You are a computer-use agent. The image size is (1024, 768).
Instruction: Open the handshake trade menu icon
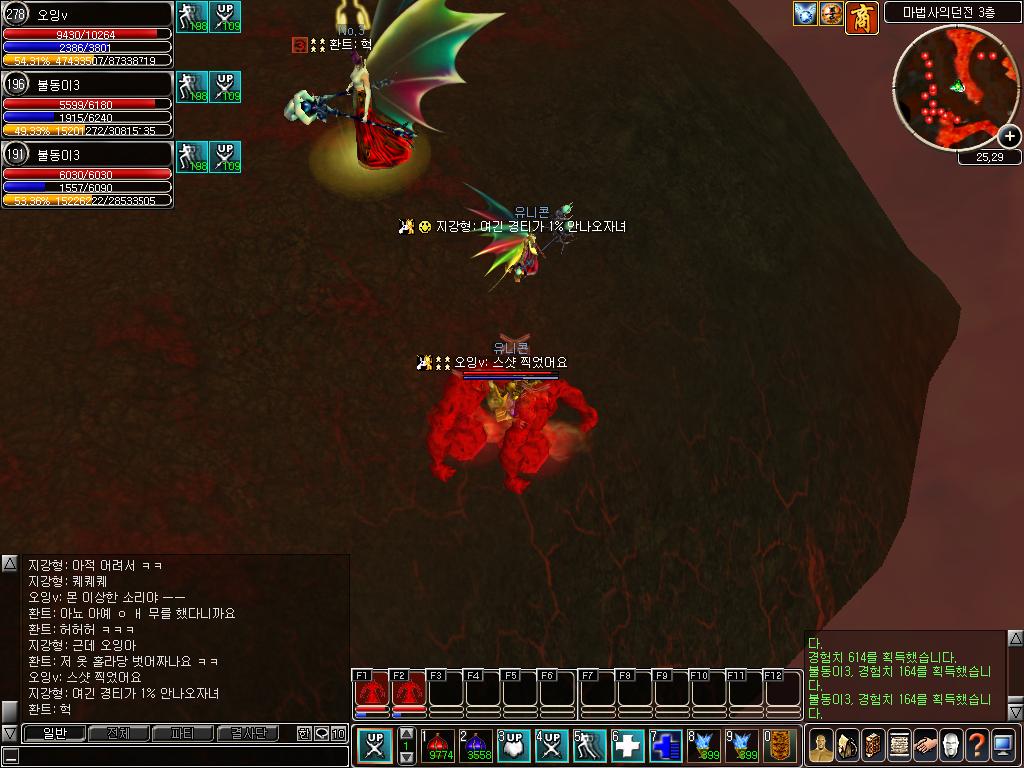925,745
